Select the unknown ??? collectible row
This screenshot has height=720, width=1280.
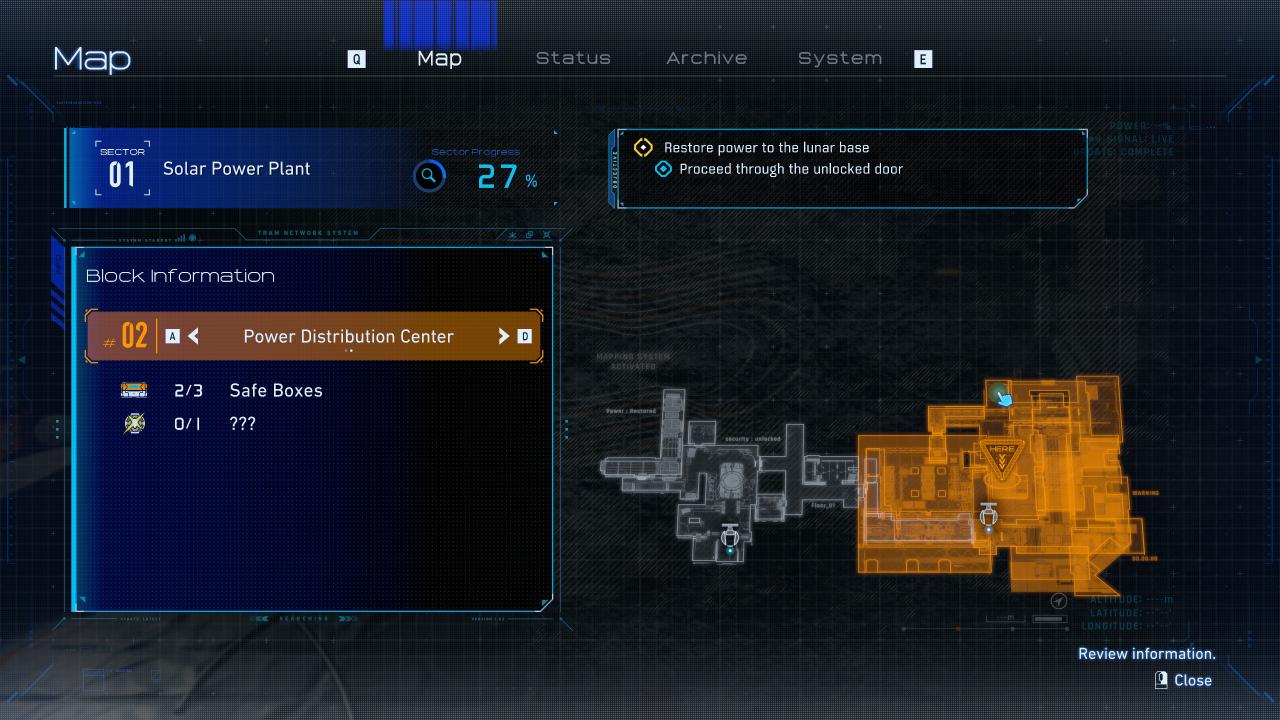[x=242, y=424]
